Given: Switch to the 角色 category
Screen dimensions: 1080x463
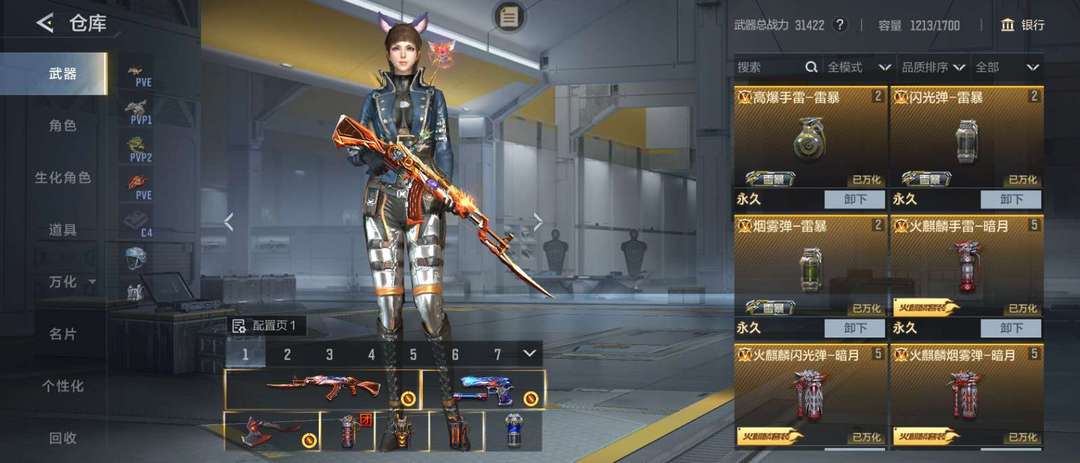Looking at the screenshot, I should [63, 126].
